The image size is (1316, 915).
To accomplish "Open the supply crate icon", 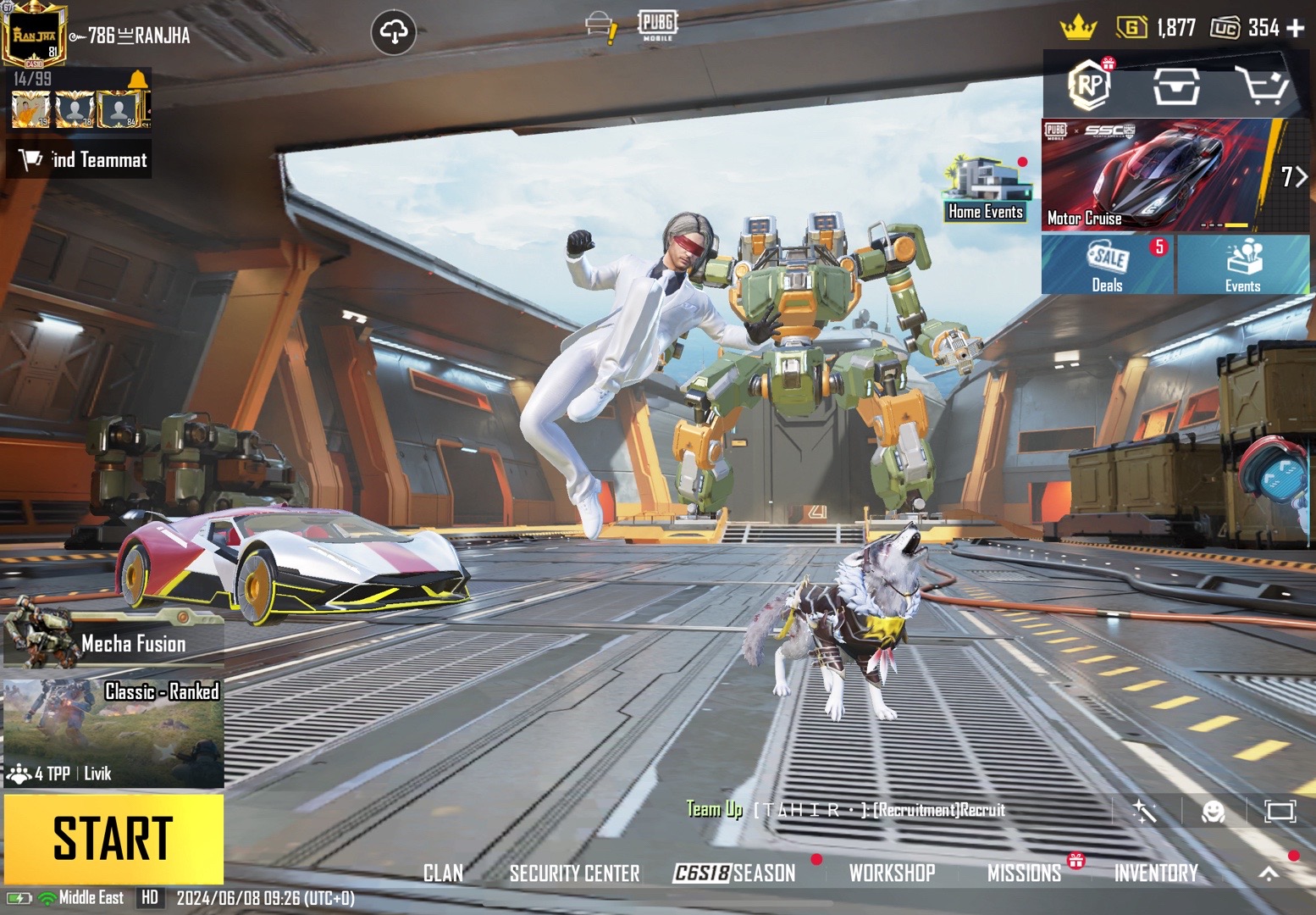I will [1176, 86].
